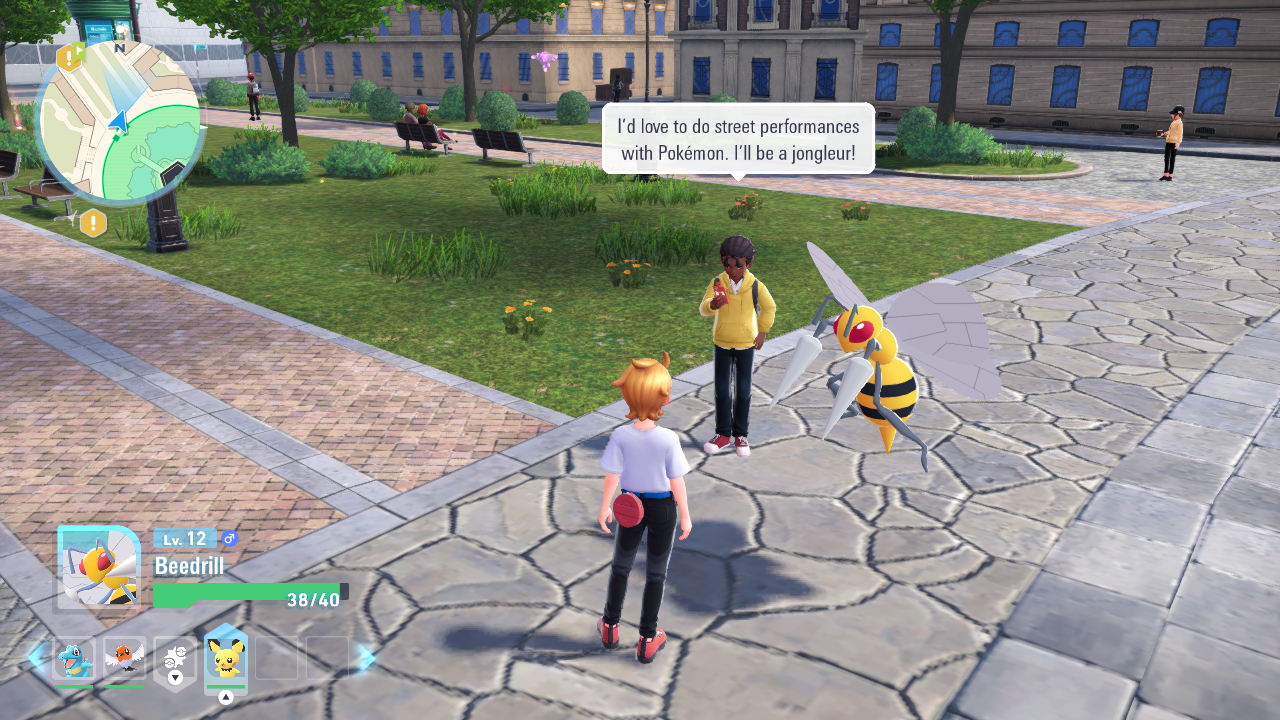The image size is (1280, 720).
Task: Select the quest marker with the green flag
Action: pos(70,56)
